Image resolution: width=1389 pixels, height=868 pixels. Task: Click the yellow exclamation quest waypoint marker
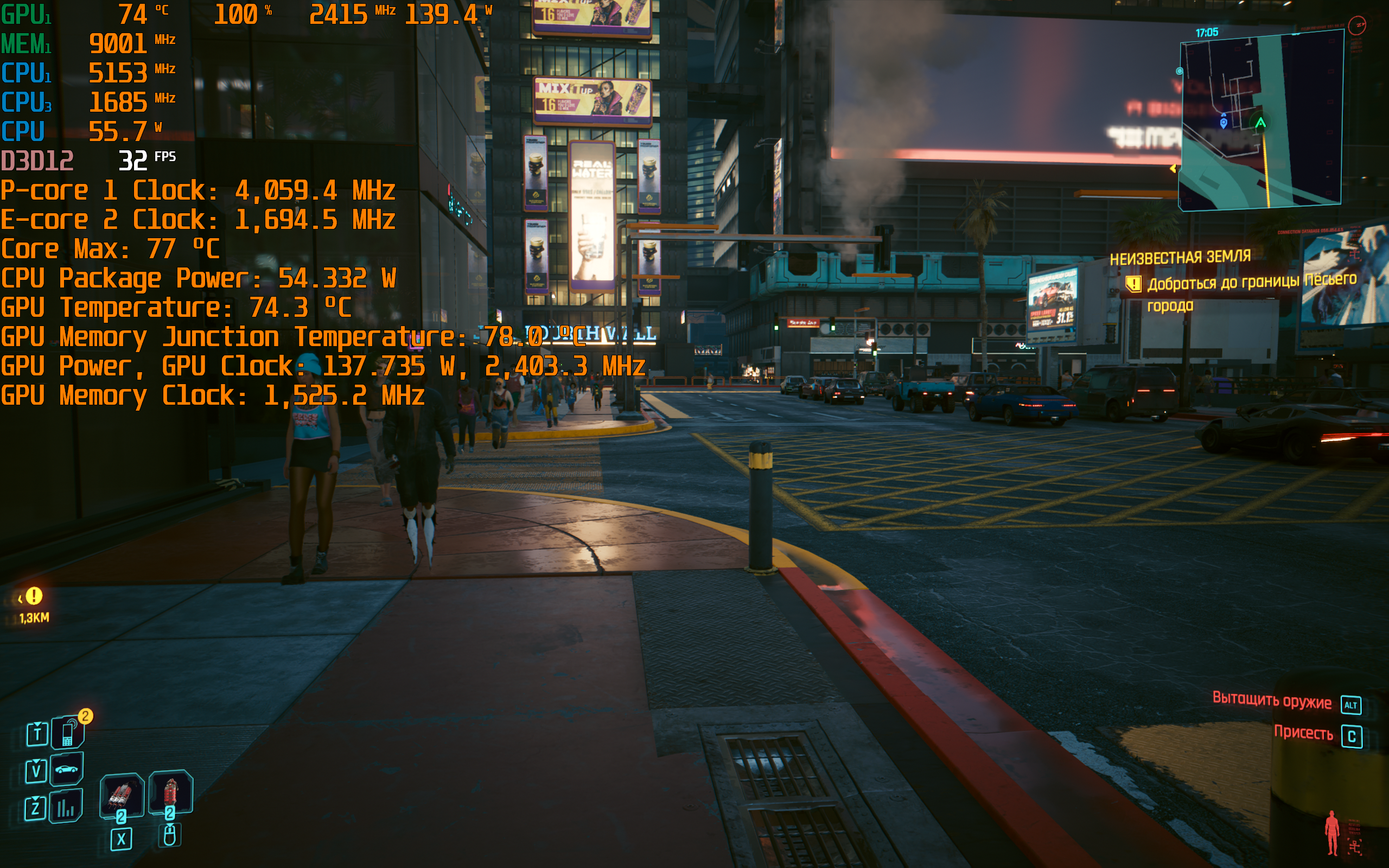click(x=34, y=596)
